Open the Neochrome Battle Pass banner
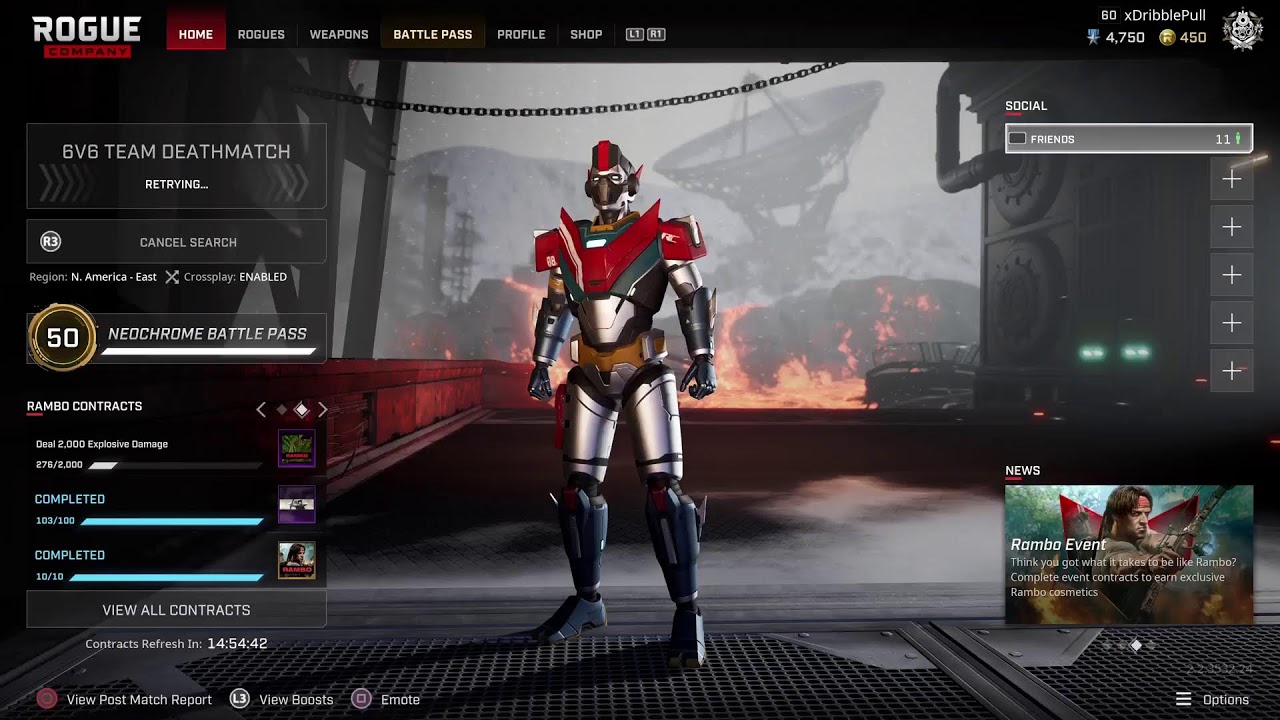The height and width of the screenshot is (720, 1280). 177,336
